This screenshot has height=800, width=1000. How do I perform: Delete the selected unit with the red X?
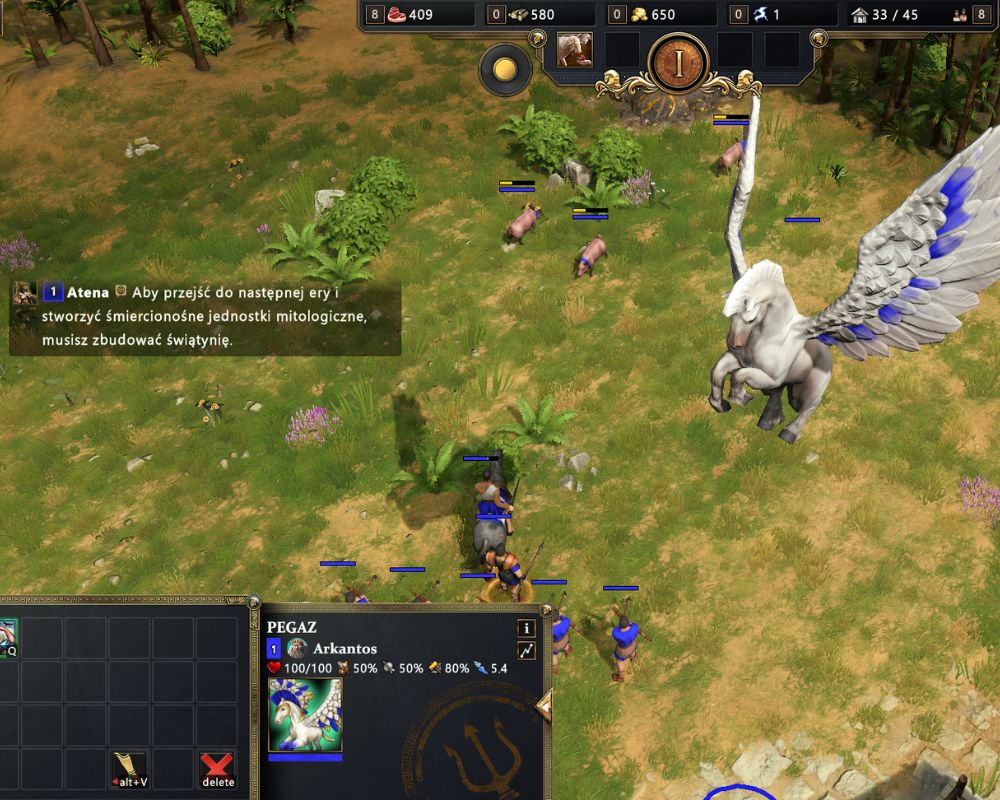pyautogui.click(x=217, y=768)
